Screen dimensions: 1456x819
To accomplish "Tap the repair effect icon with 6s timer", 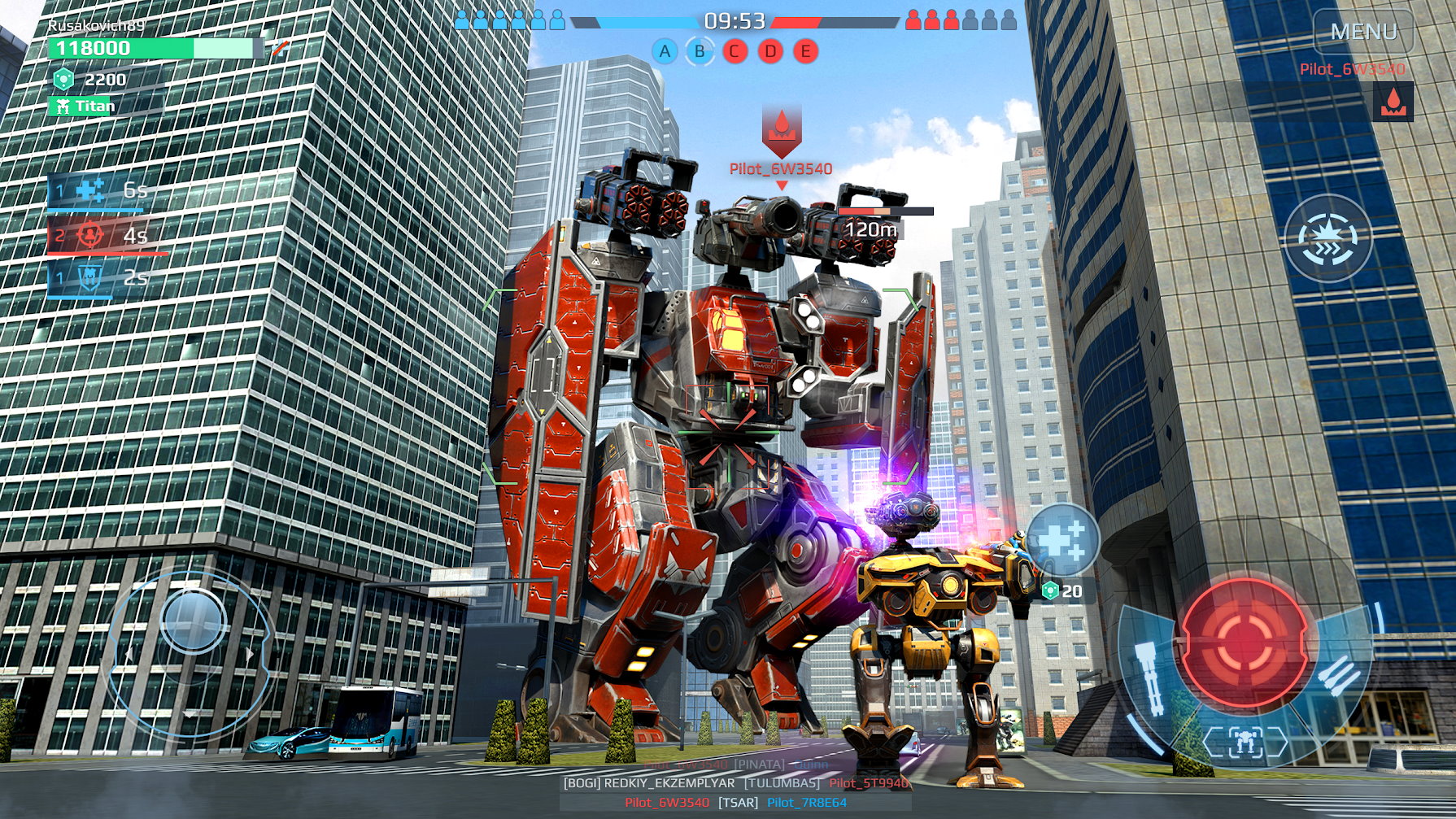I will tap(89, 190).
